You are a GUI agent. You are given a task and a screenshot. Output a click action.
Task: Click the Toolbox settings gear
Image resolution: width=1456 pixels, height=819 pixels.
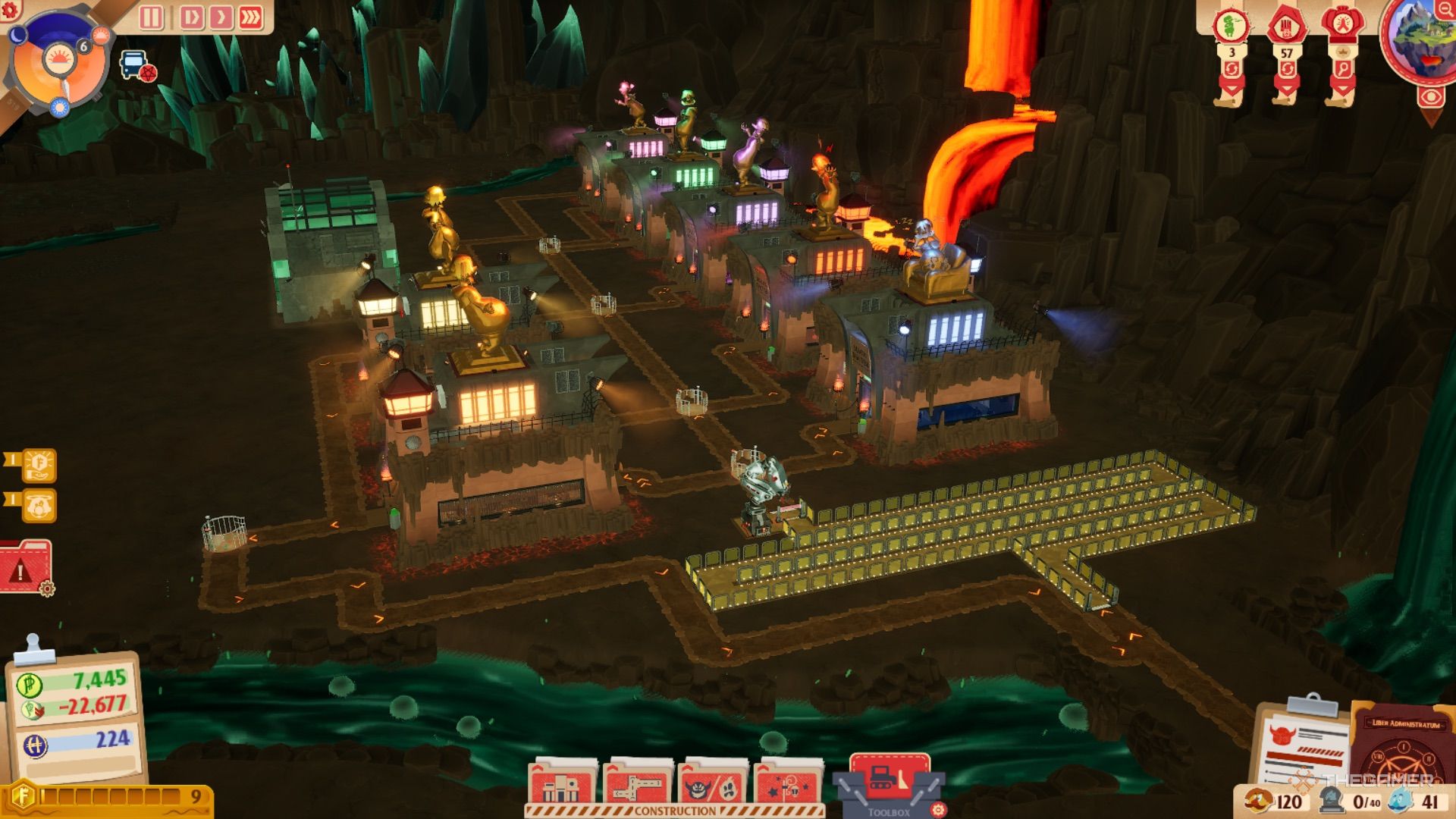tap(938, 809)
